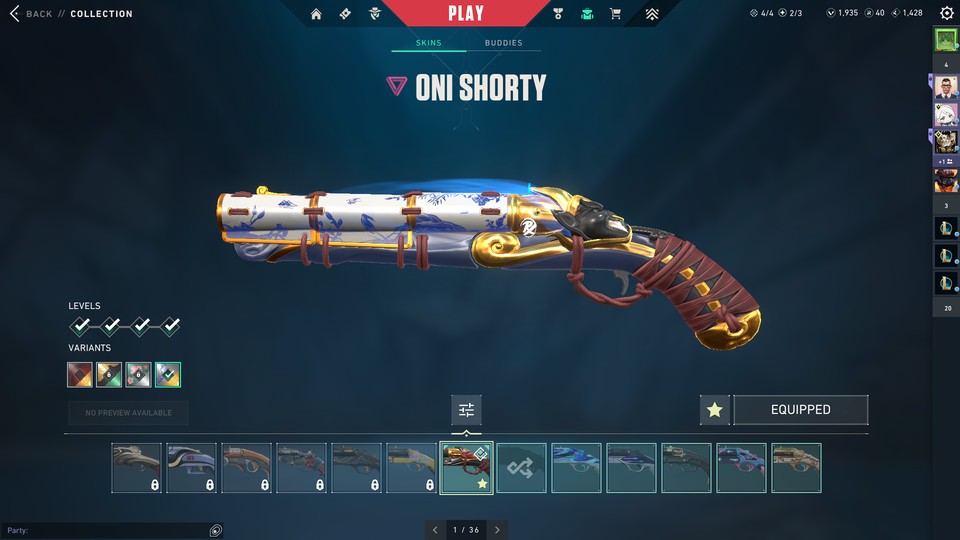Select the red and gold variant swatch

tap(80, 375)
